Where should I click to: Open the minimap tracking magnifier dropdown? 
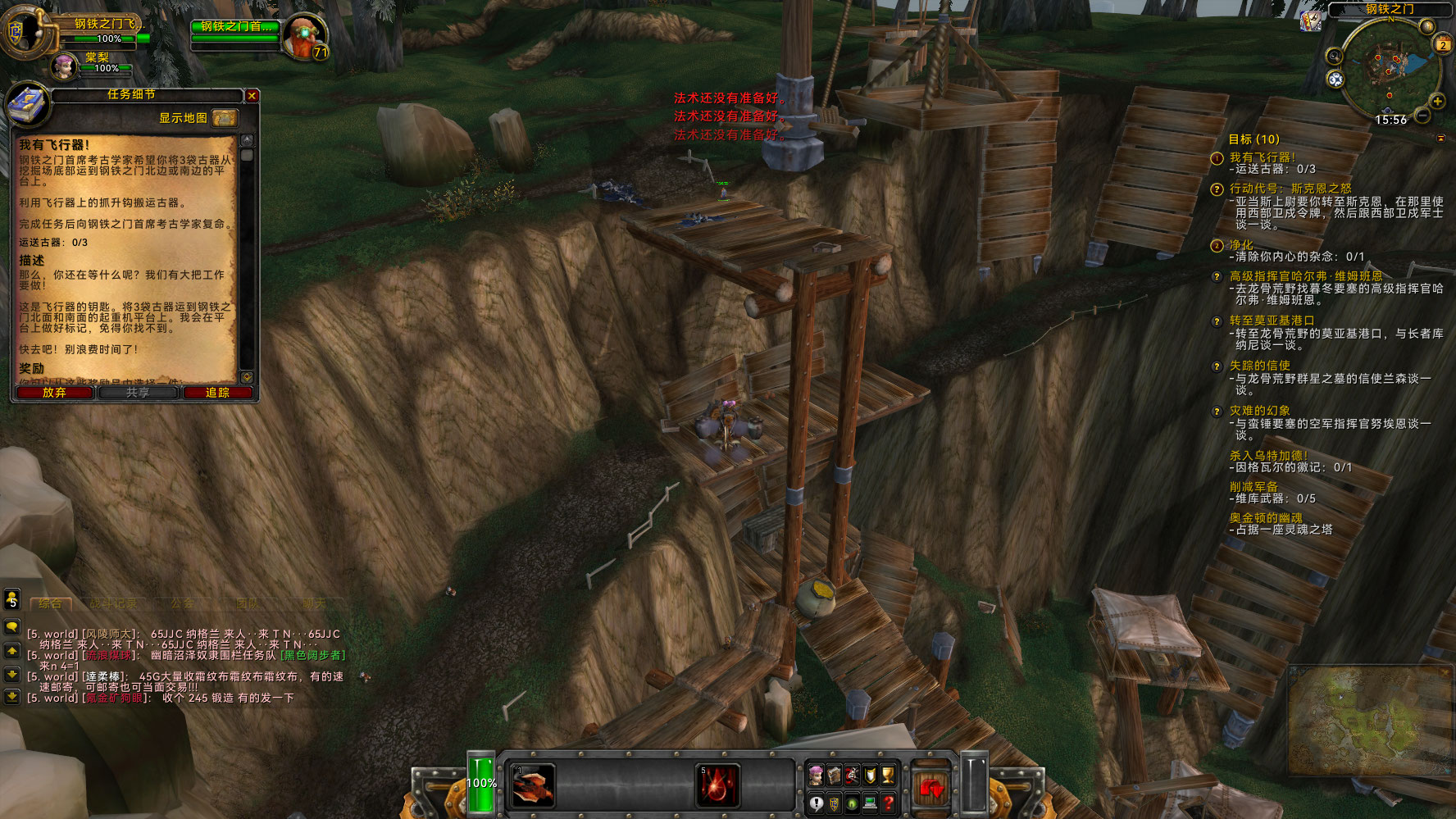[x=1335, y=57]
